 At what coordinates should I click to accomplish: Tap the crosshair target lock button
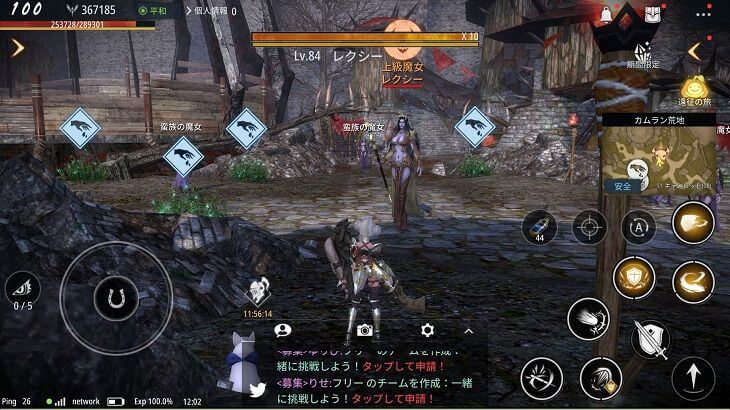tap(590, 228)
